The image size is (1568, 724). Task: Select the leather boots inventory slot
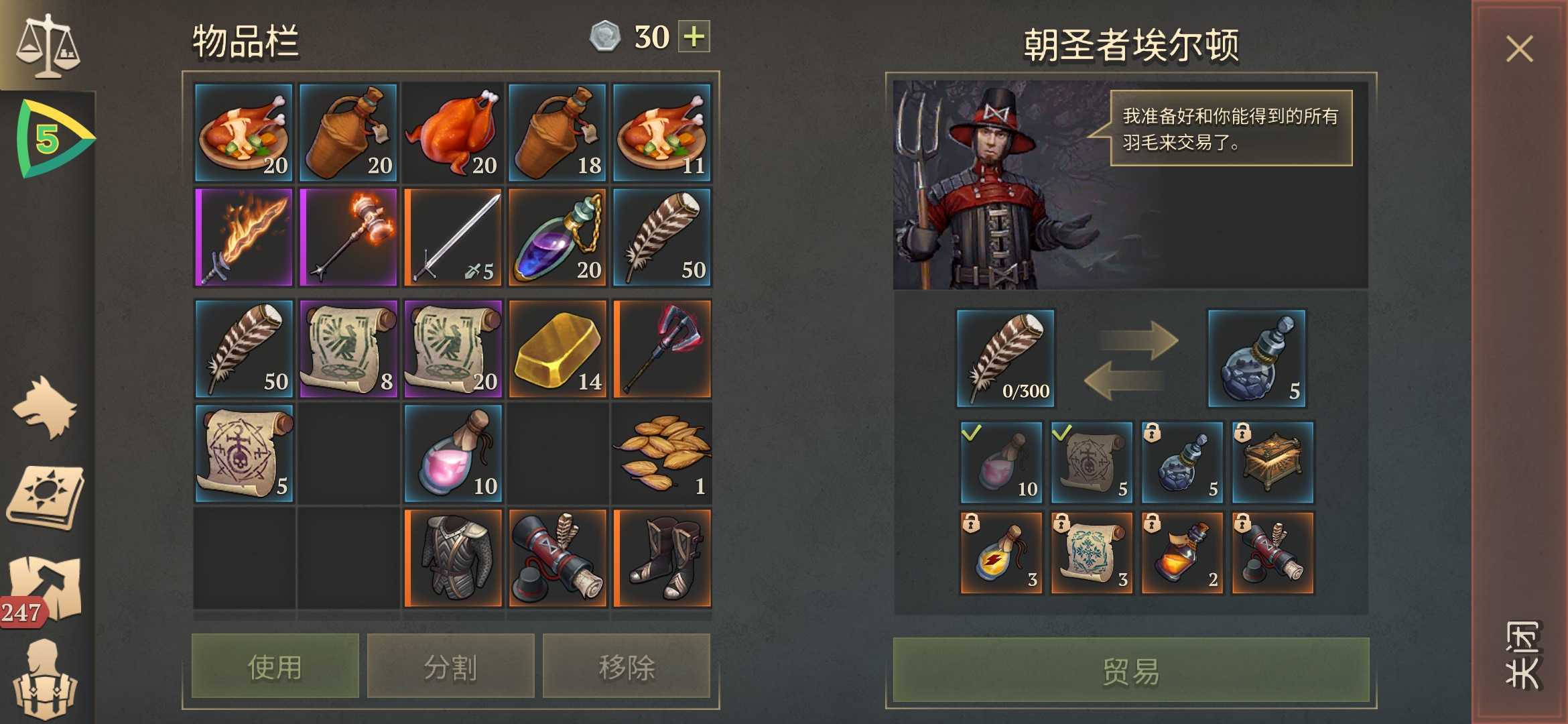click(662, 558)
